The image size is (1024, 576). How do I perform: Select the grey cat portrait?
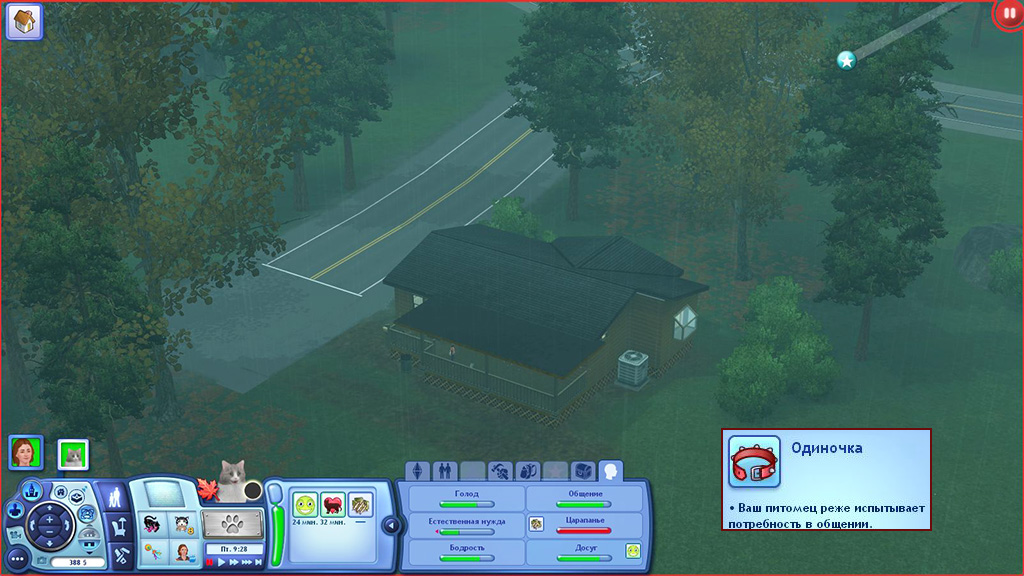73,454
